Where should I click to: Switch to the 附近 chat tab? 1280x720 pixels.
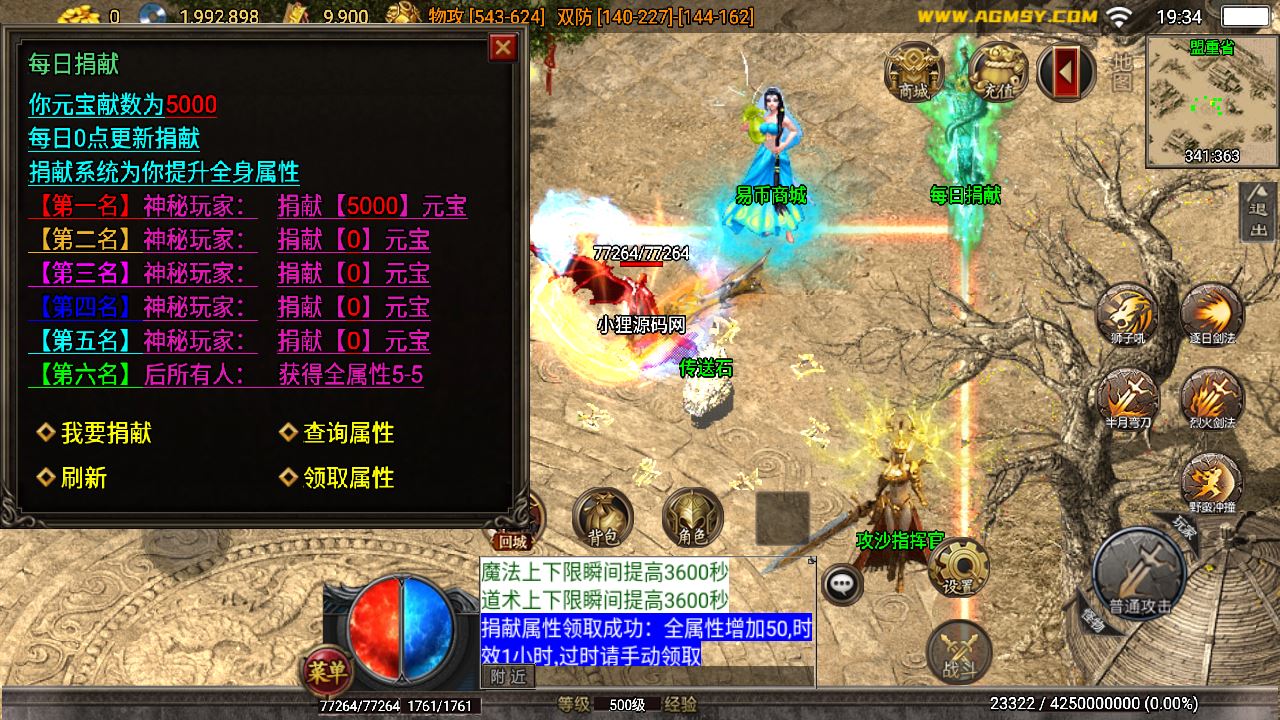click(508, 676)
